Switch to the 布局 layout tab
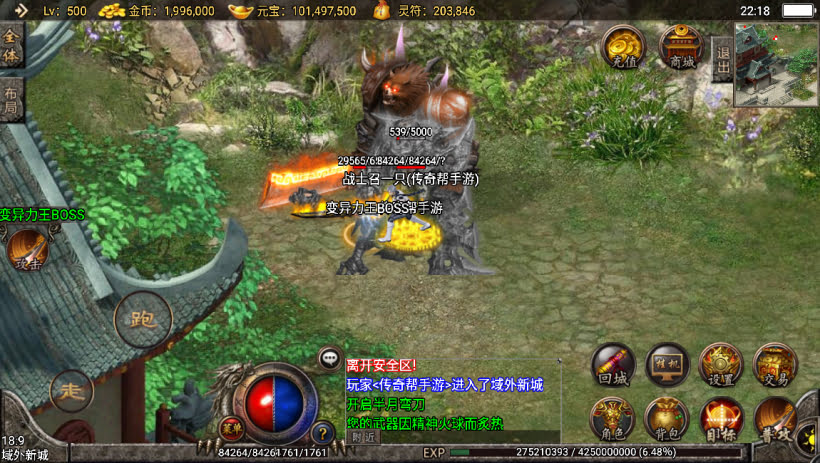The height and width of the screenshot is (463, 820). [11, 99]
